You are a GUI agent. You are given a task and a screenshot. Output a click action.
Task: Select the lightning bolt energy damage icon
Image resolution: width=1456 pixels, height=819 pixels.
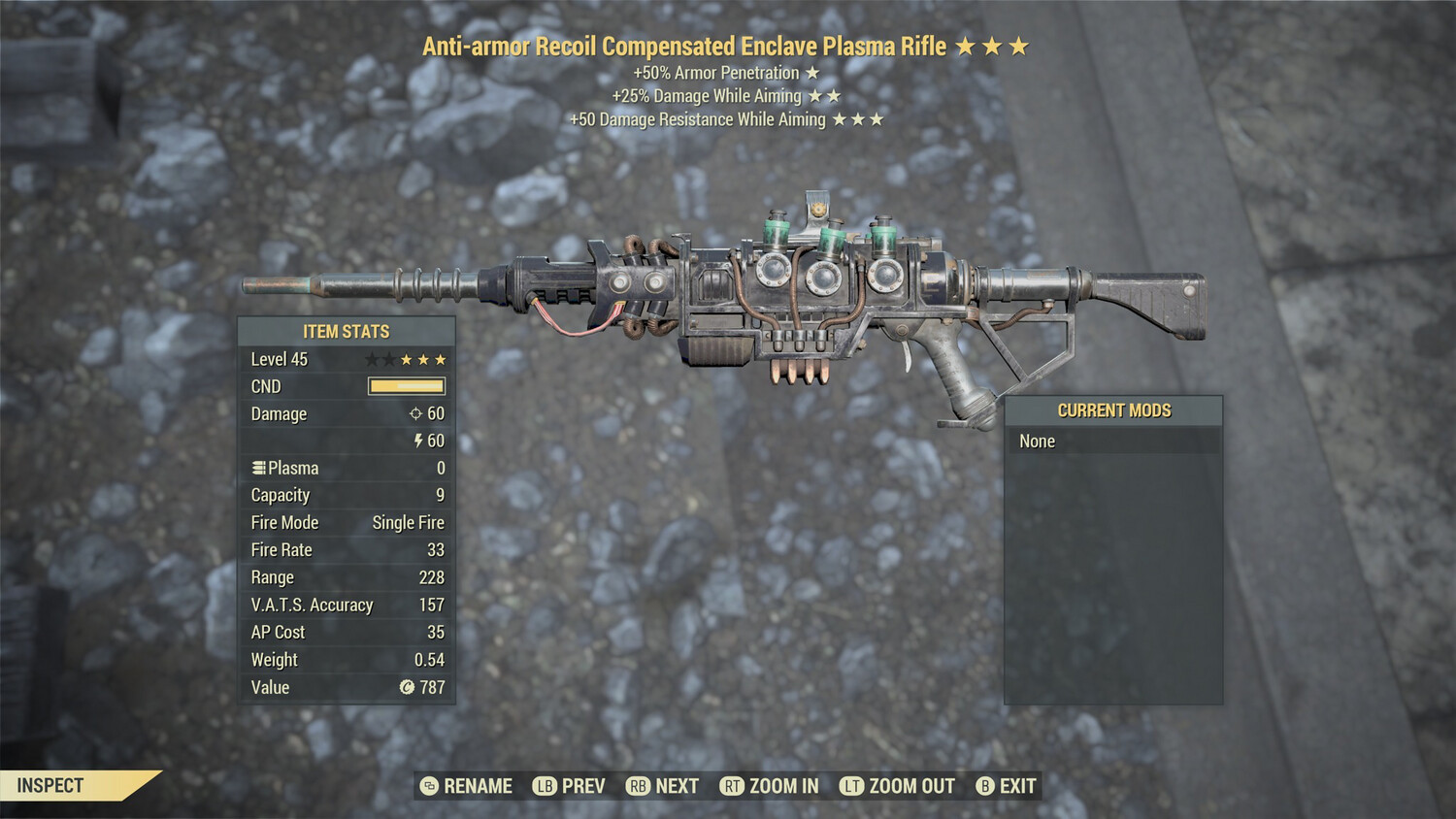click(x=419, y=441)
